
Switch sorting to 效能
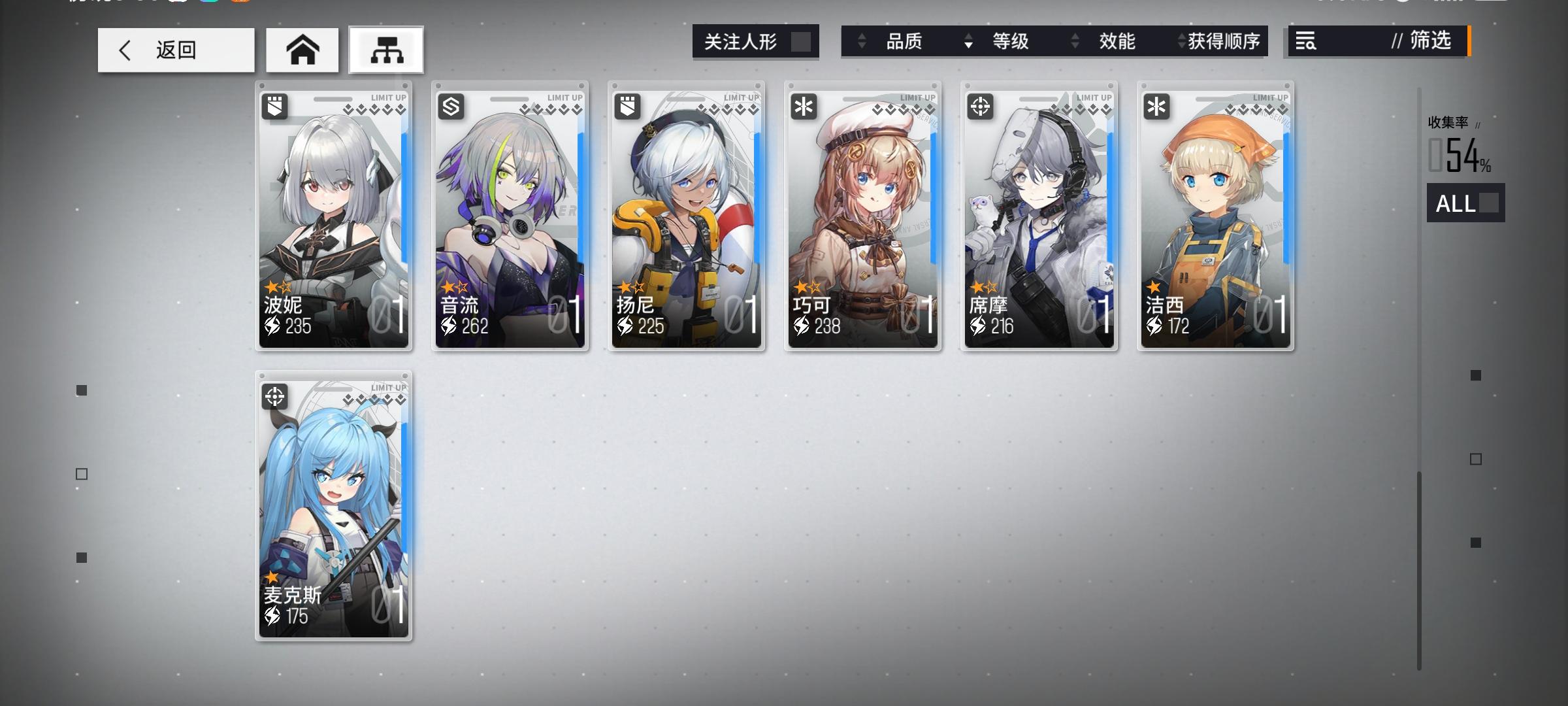pyautogui.click(x=1117, y=42)
